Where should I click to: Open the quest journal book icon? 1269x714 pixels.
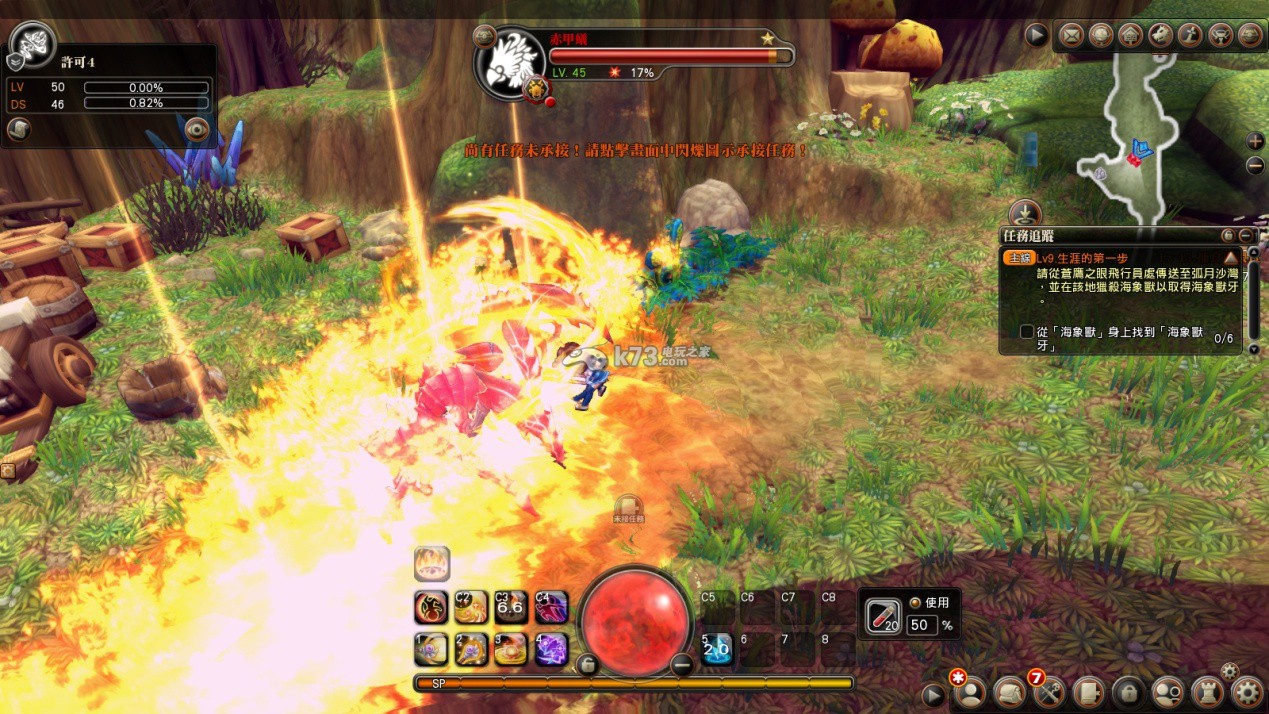point(1088,693)
